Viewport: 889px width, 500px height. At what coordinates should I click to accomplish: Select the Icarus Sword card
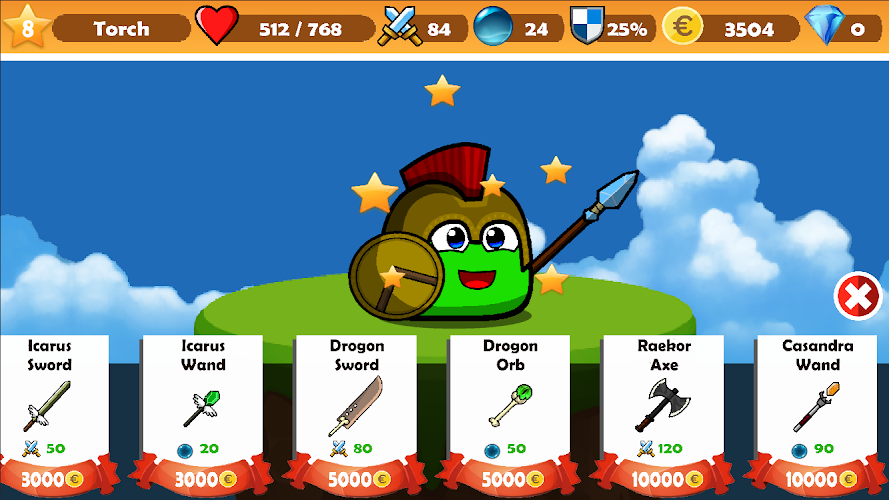pos(49,405)
